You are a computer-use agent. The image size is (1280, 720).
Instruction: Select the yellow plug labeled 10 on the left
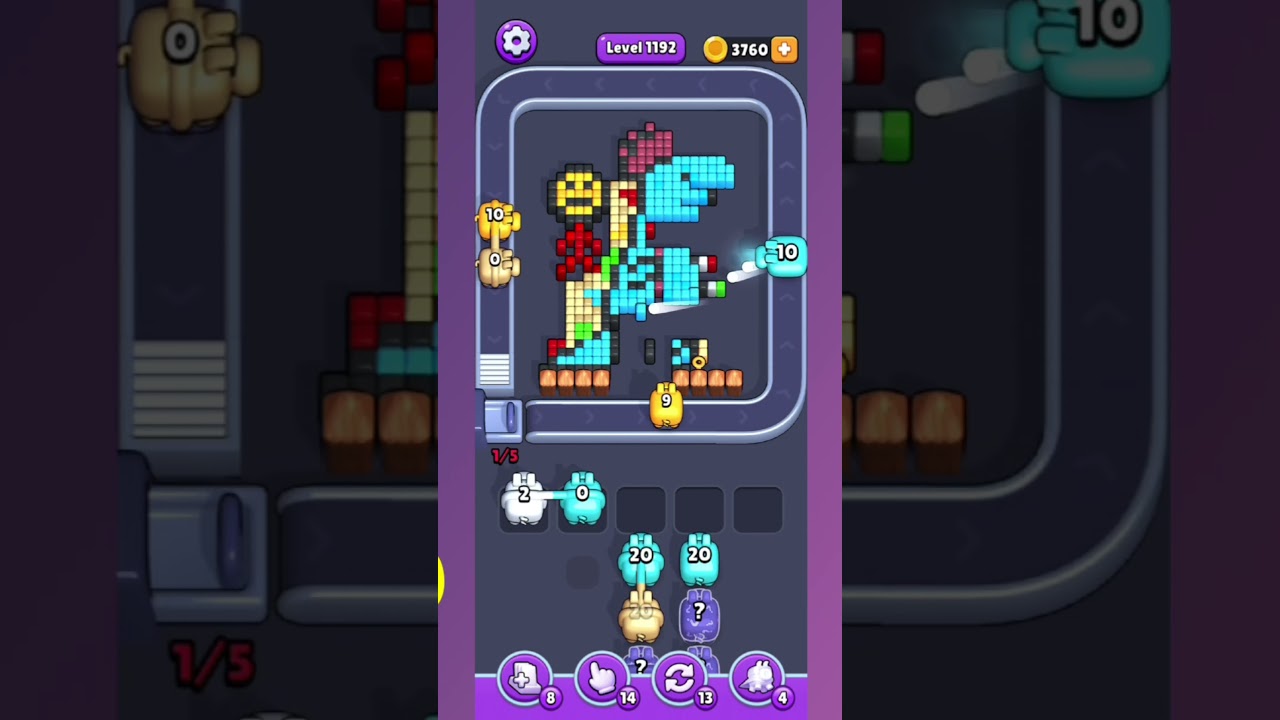tap(498, 222)
